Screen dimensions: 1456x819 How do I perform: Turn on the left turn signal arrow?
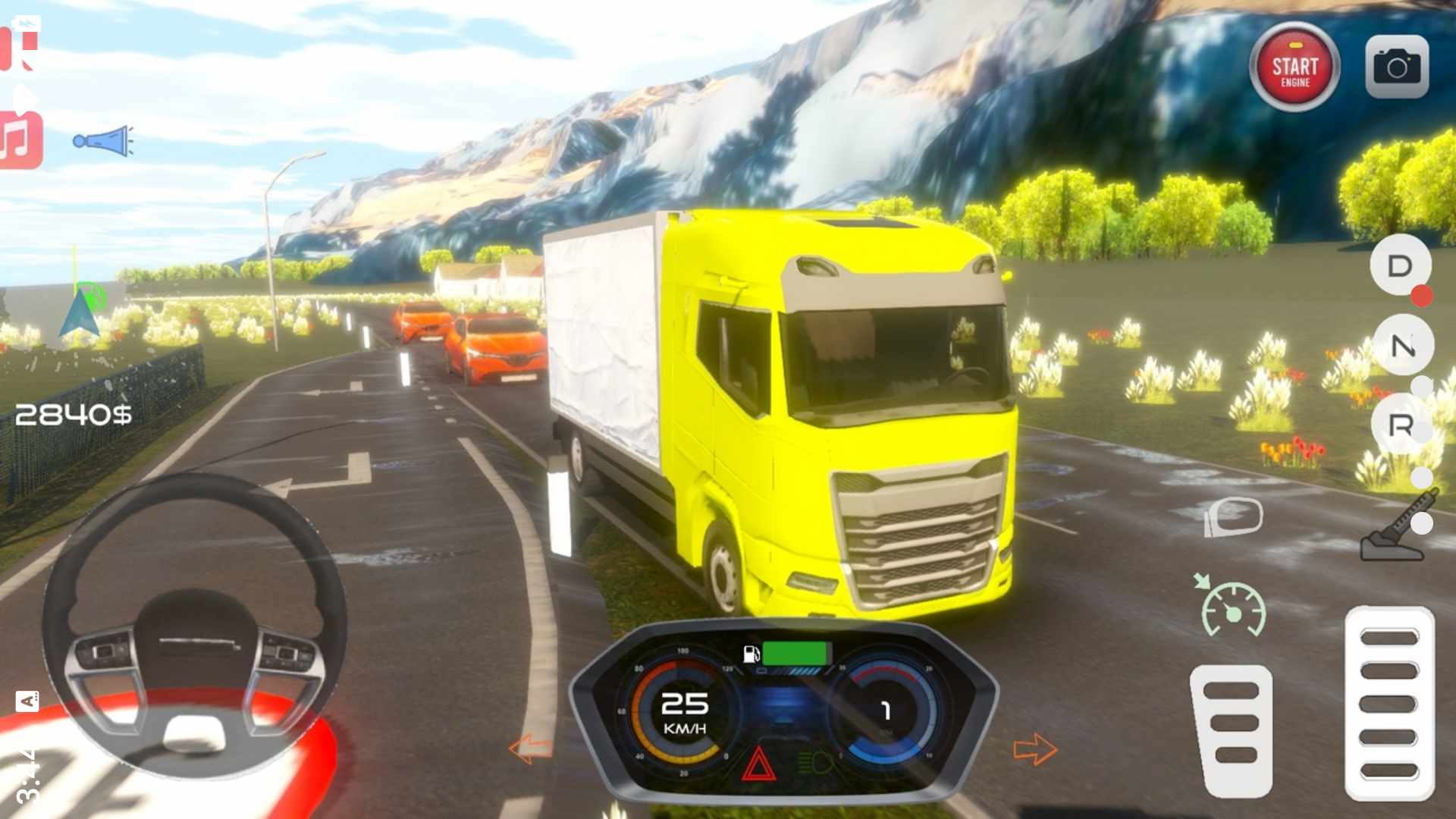pos(530,748)
